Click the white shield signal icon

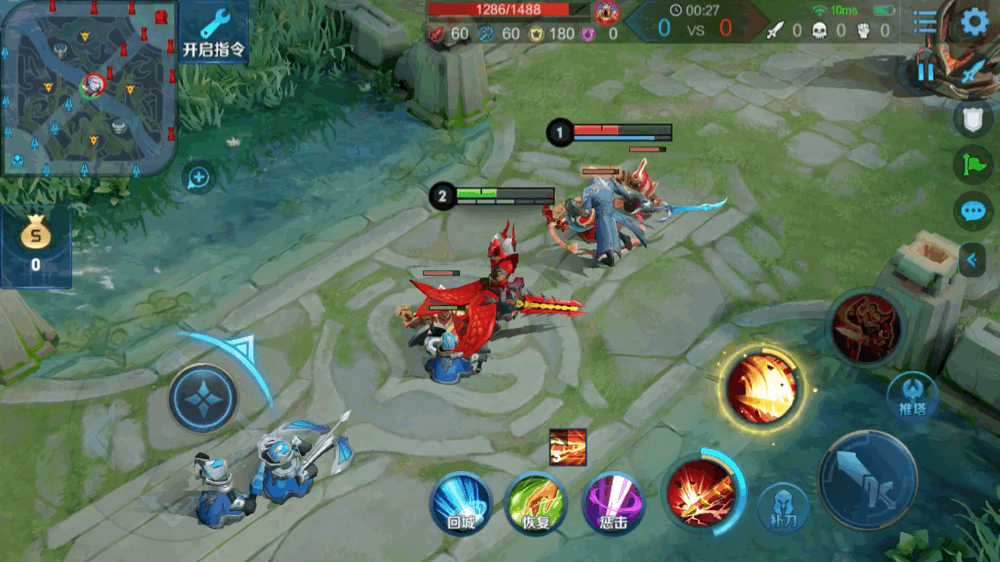pyautogui.click(x=973, y=119)
